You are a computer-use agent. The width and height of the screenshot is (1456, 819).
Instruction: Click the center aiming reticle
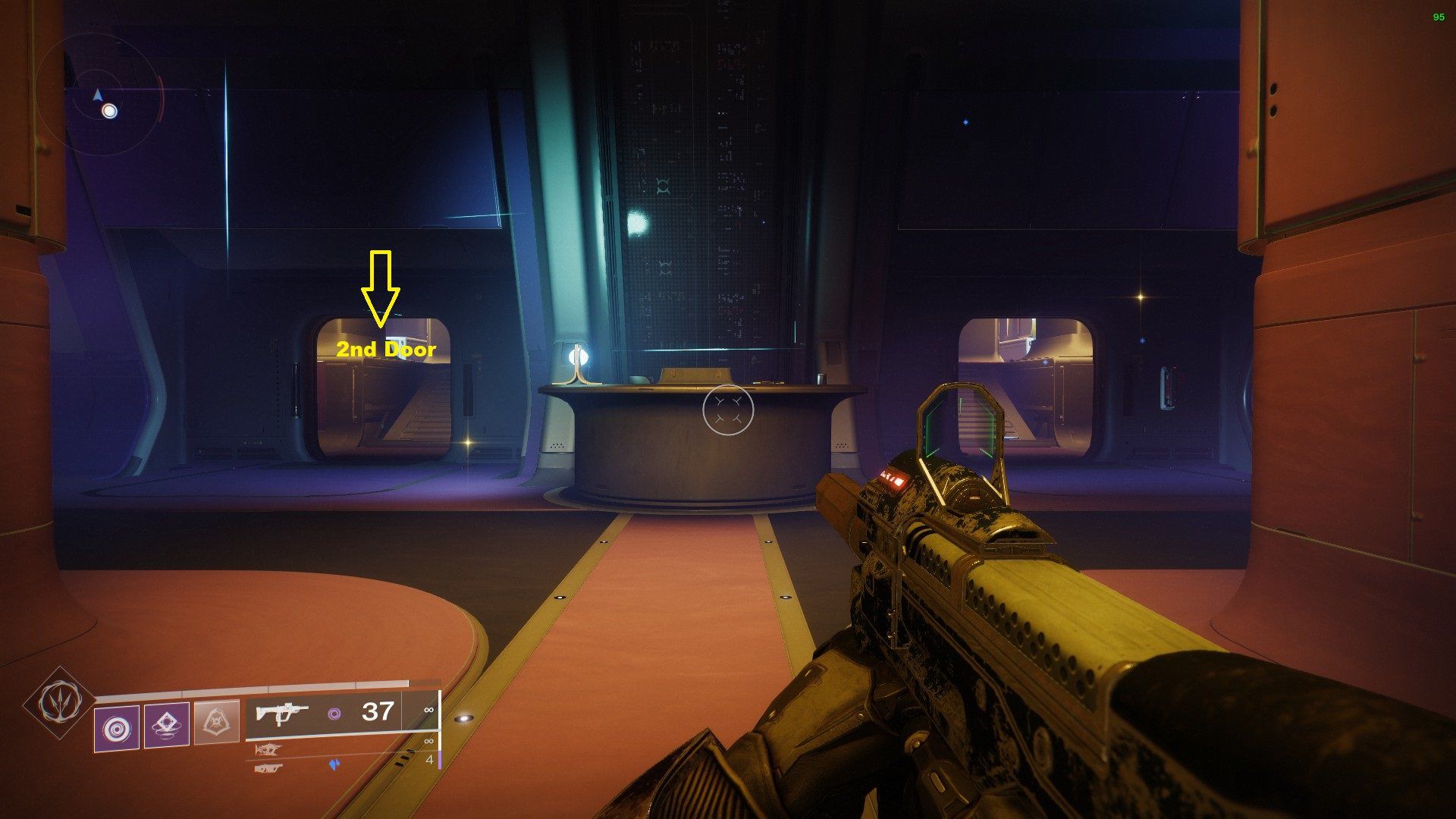tap(730, 409)
